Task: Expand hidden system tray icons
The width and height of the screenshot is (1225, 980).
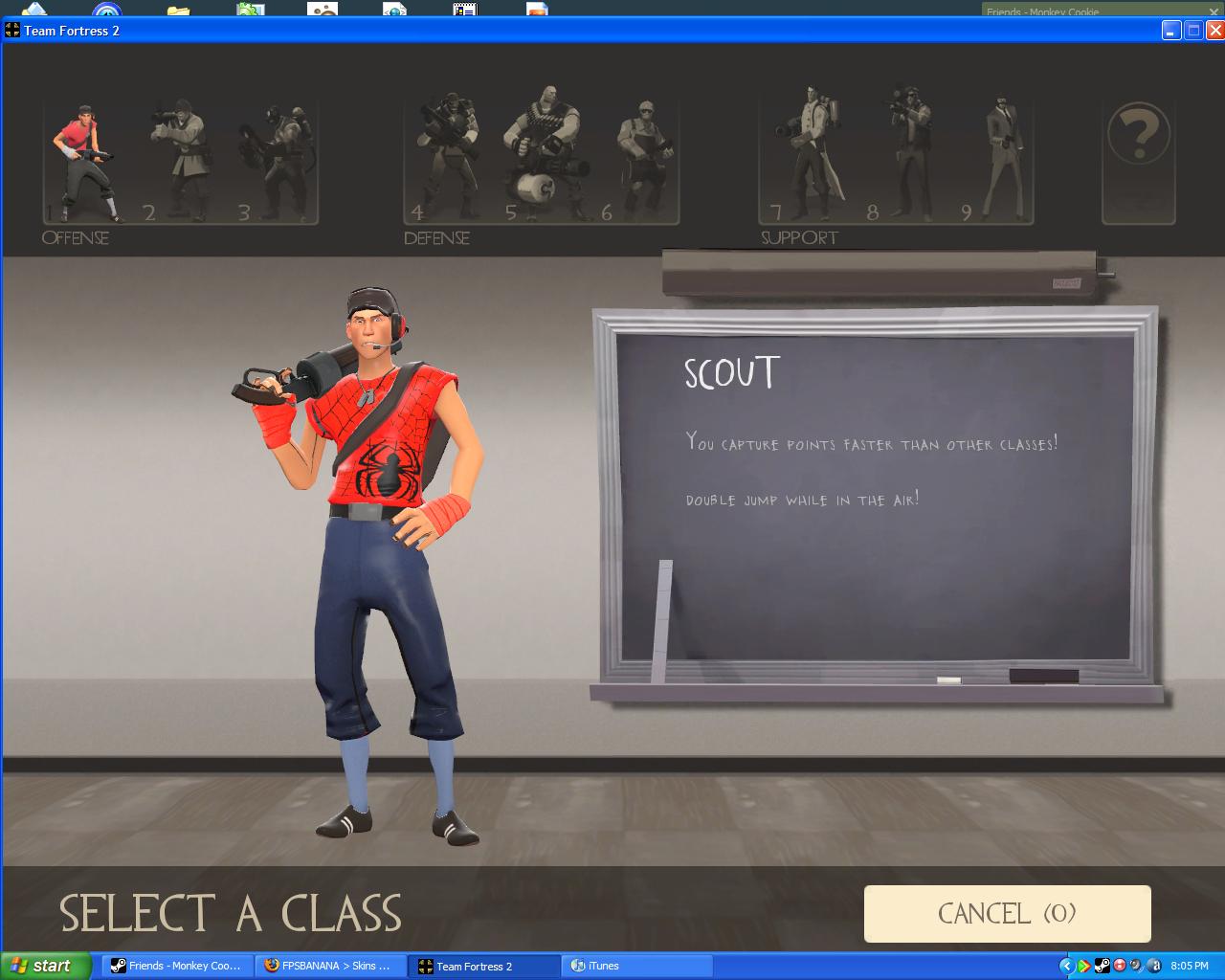Action: pyautogui.click(x=1066, y=966)
